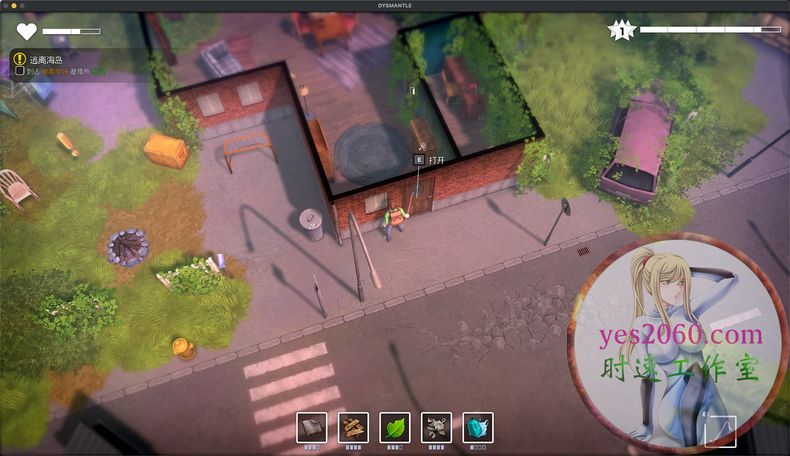Choose the green leaf plant slot

point(395,427)
